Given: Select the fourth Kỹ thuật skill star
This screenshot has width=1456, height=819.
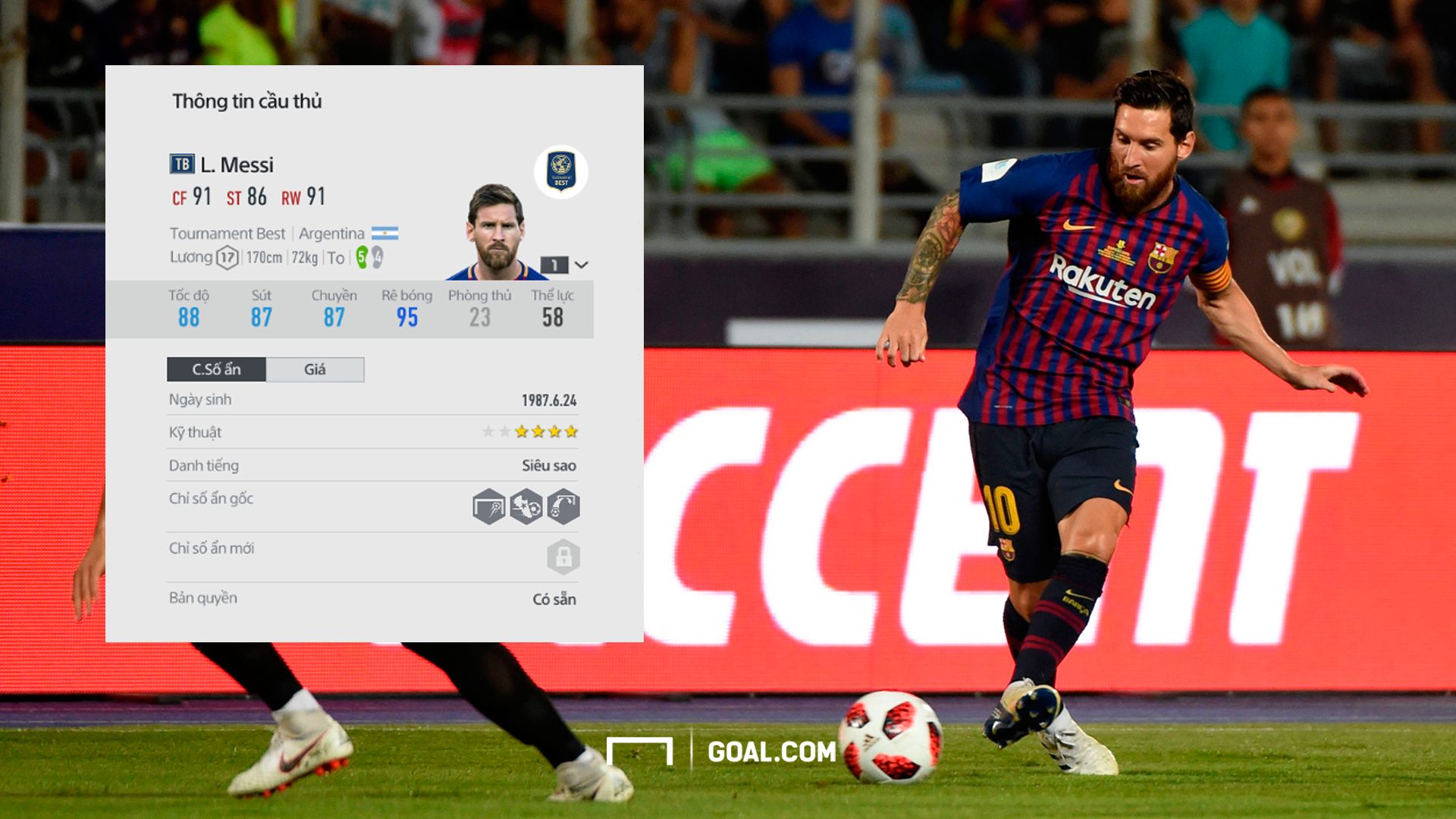Looking at the screenshot, I should 538,432.
